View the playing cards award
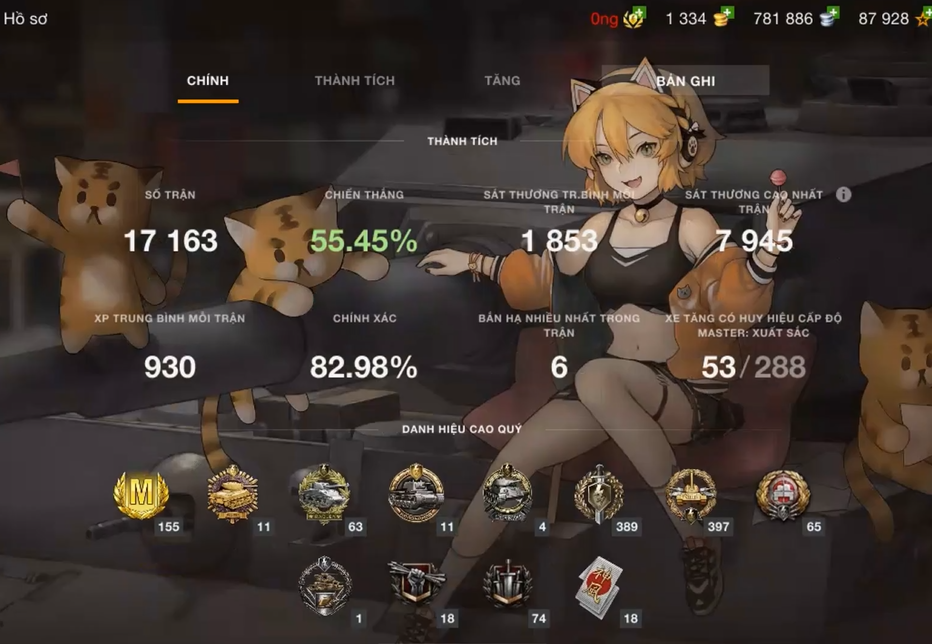 599,584
